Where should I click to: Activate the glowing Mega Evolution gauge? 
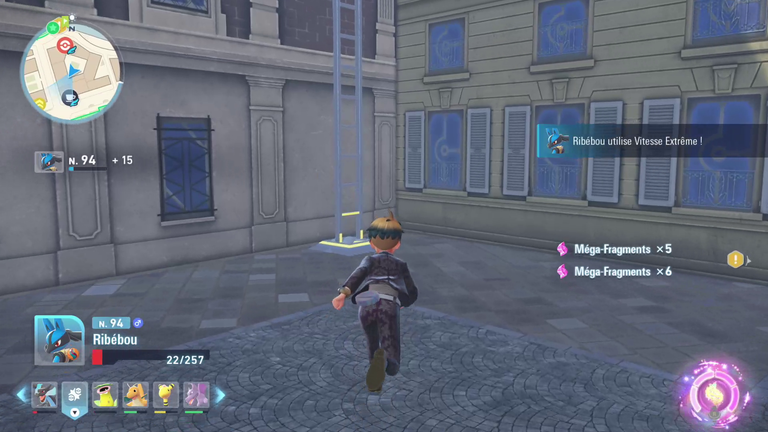[x=713, y=390]
